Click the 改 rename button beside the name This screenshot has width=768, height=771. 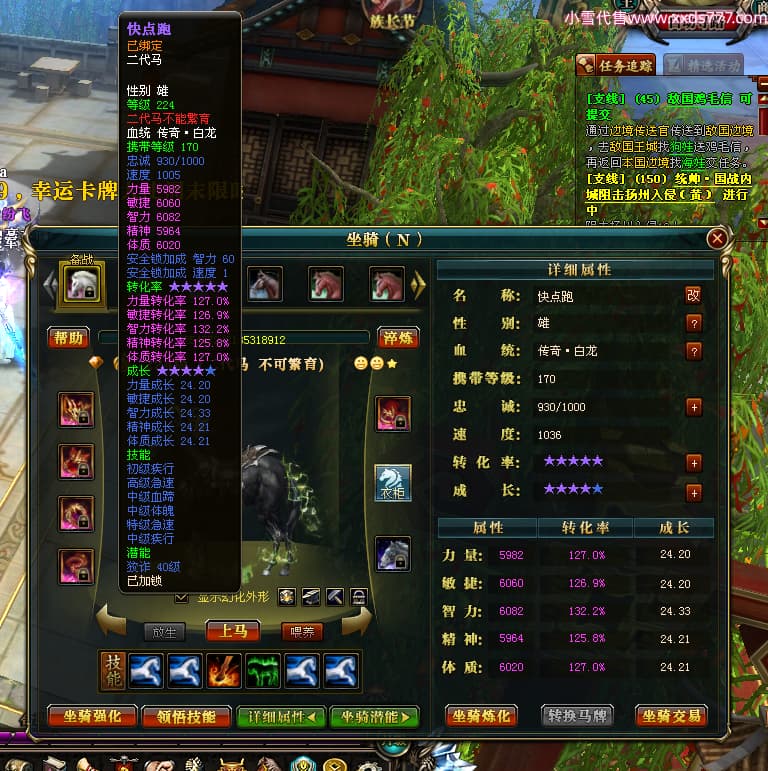[x=693, y=295]
